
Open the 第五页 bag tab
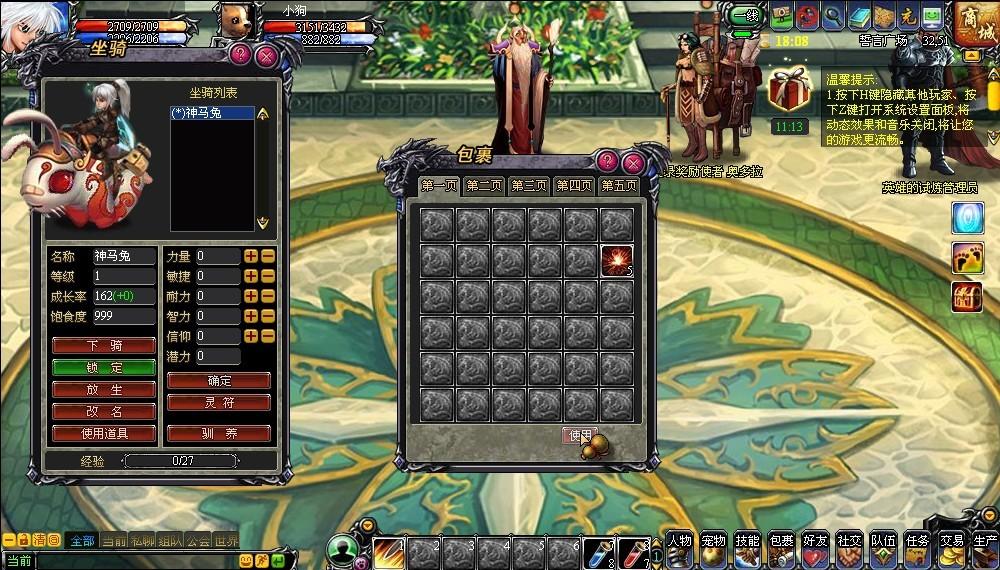pos(619,186)
